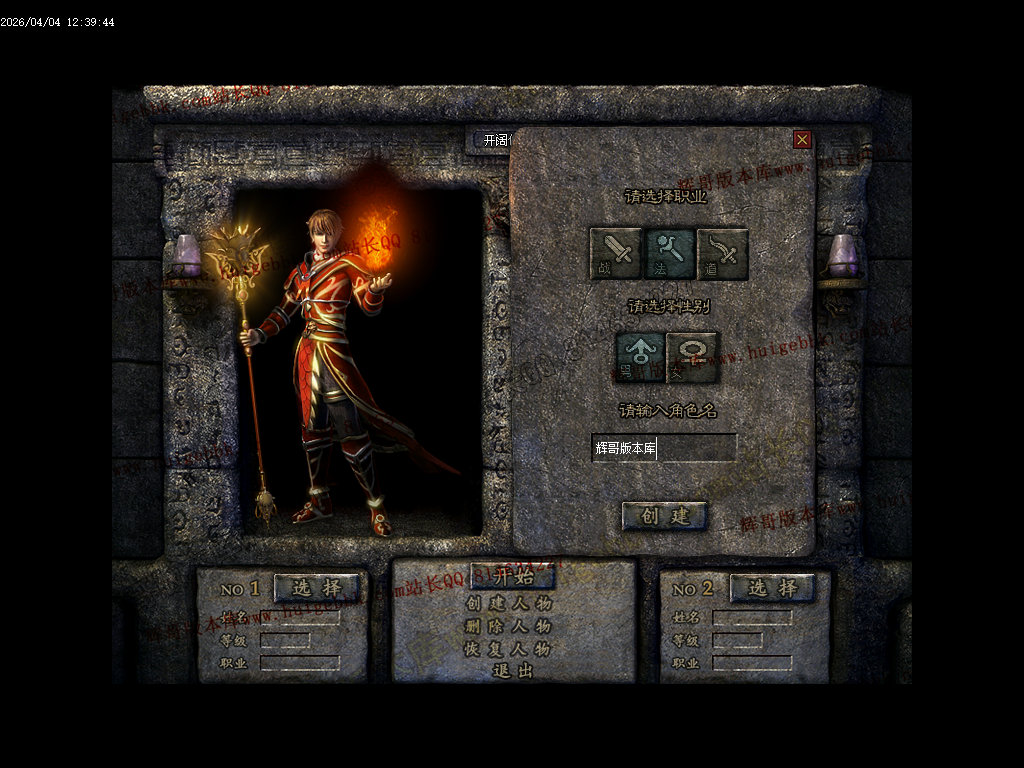The width and height of the screenshot is (1024, 768).
Task: Select the male gender icon
Action: click(641, 357)
